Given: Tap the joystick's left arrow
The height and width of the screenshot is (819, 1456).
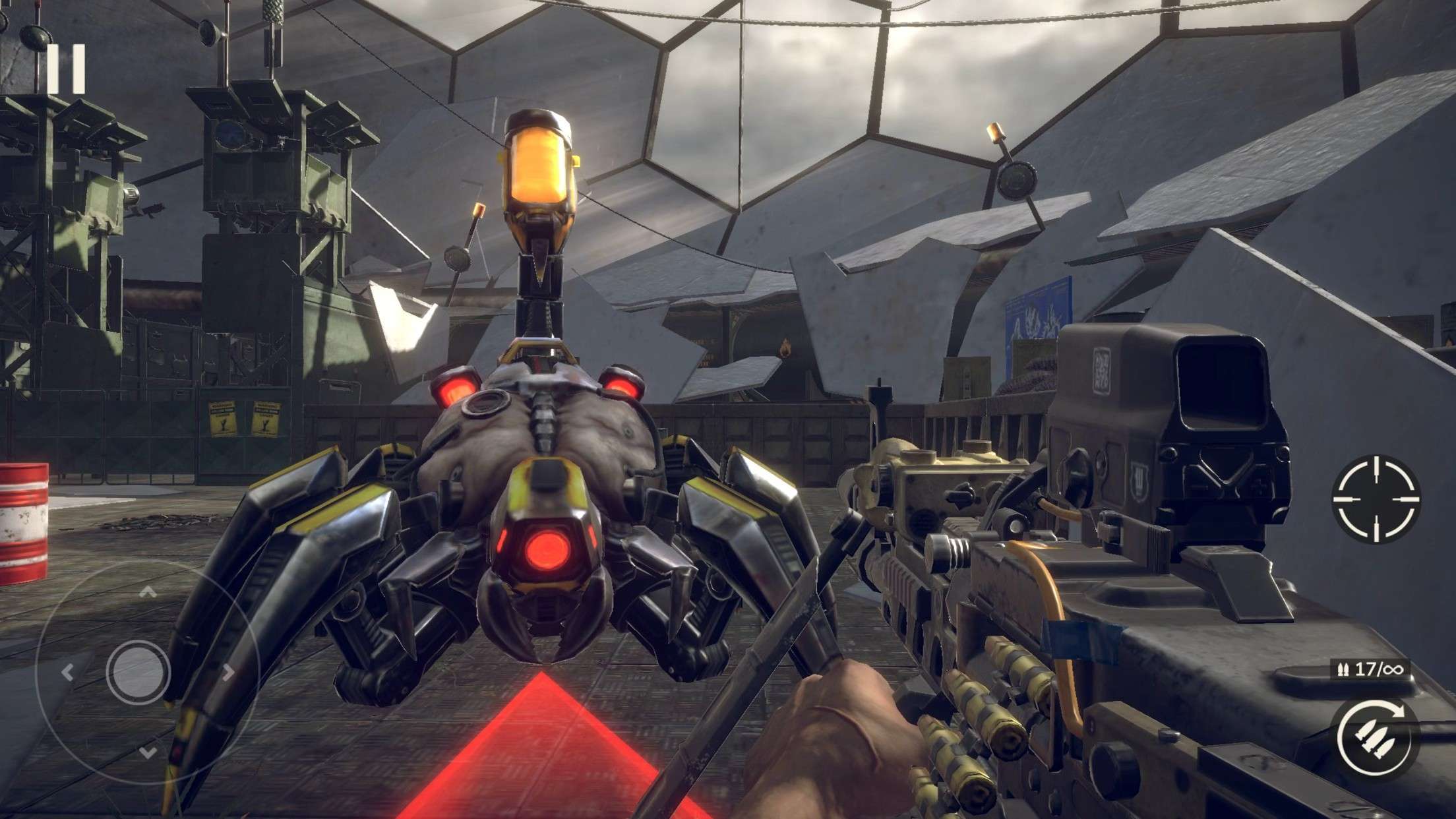Looking at the screenshot, I should coord(67,672).
